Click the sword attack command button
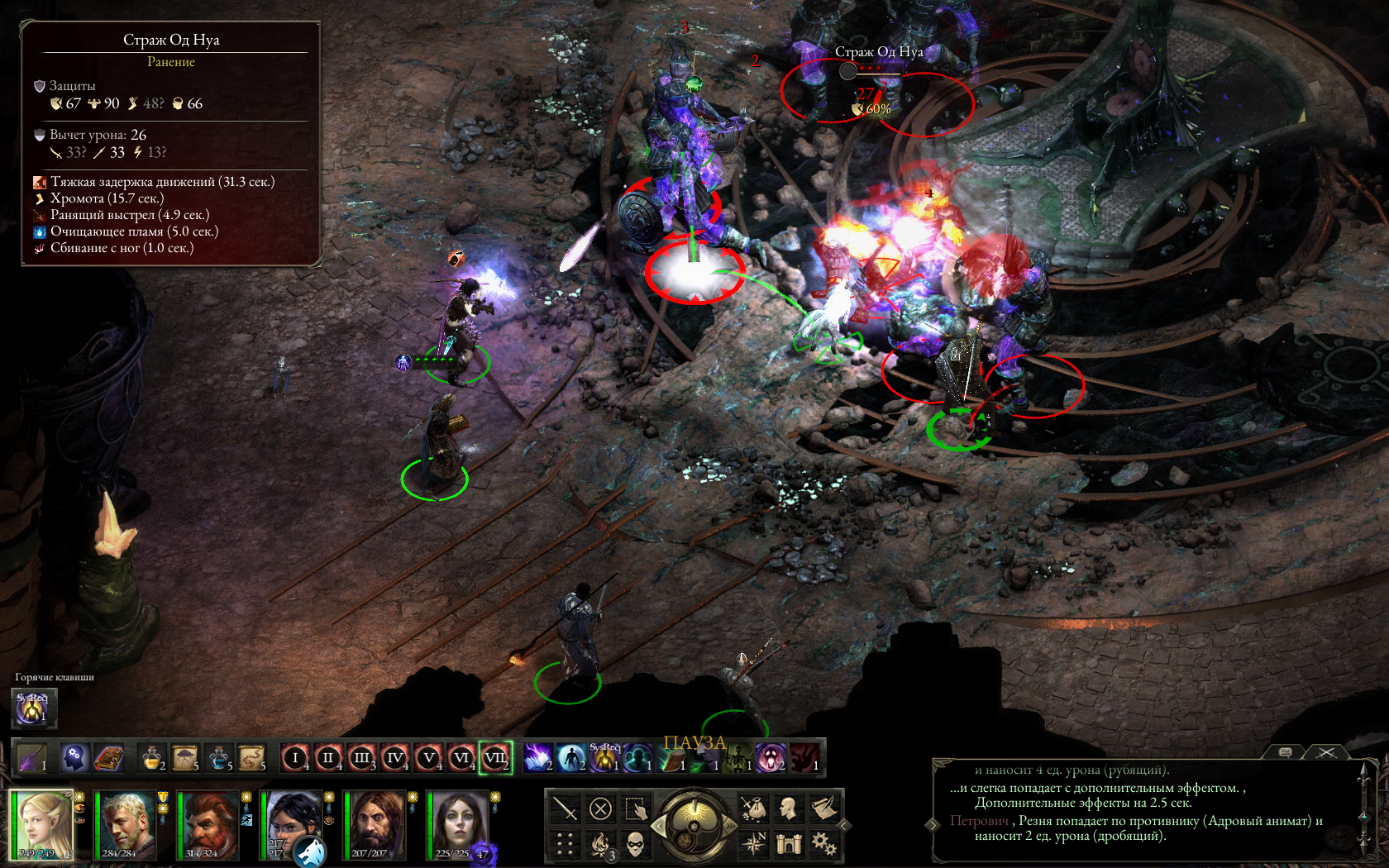 click(x=565, y=808)
